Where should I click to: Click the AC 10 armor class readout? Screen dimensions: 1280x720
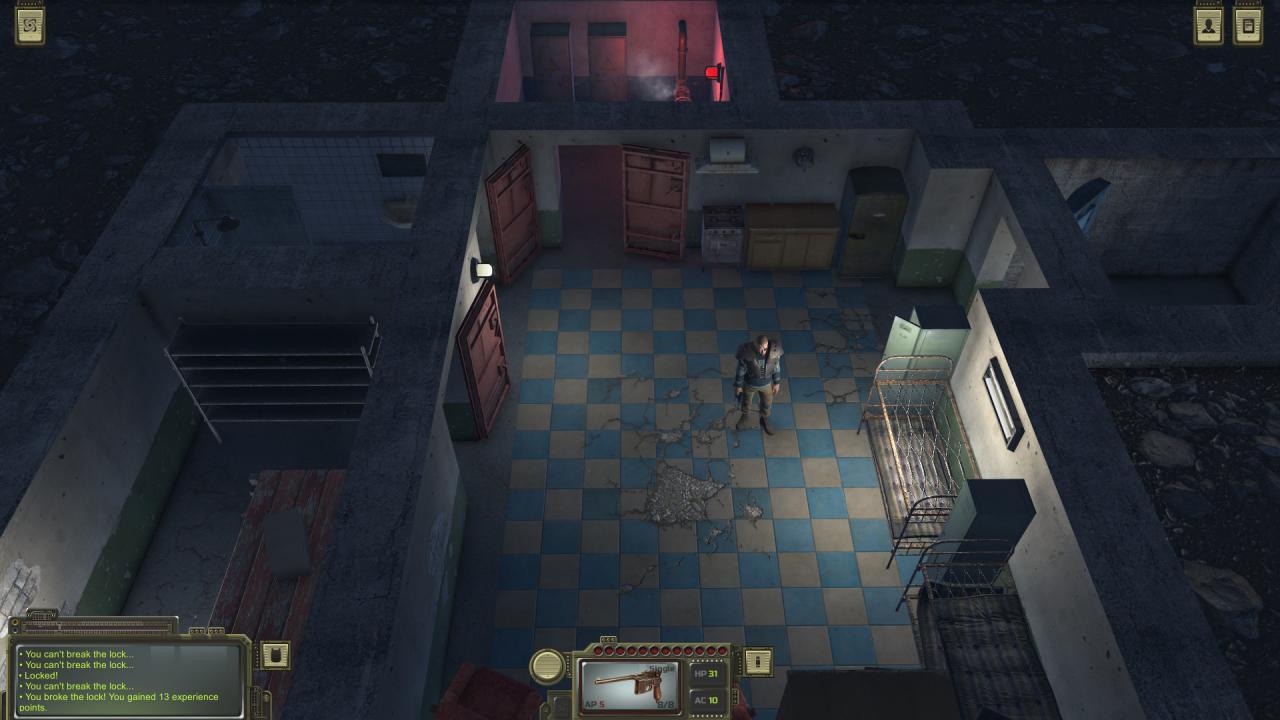click(x=706, y=699)
